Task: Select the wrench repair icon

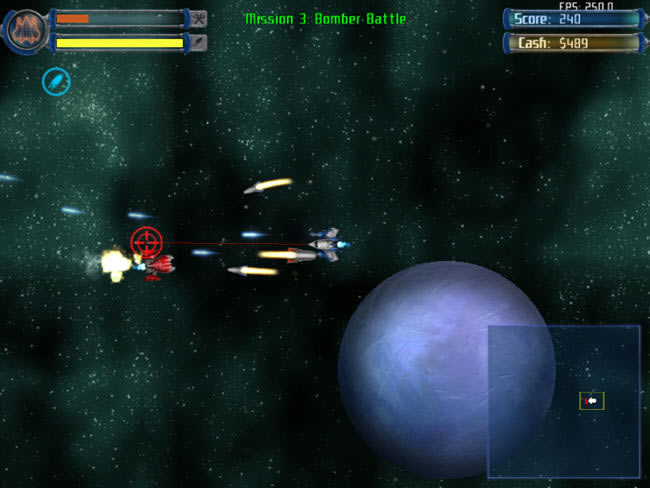Action: tap(198, 18)
